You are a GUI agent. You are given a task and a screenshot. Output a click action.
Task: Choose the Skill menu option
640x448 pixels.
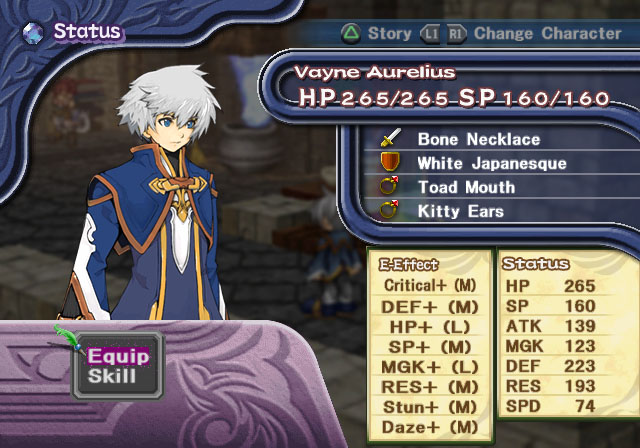pos(112,377)
